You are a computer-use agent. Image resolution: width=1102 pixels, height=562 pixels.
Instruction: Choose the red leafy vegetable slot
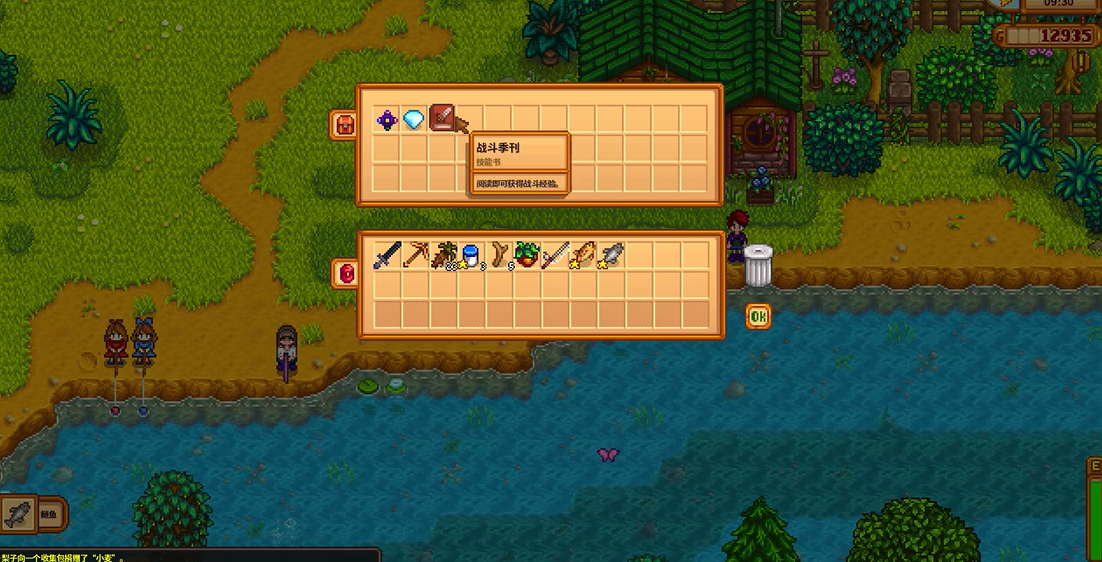(x=527, y=256)
